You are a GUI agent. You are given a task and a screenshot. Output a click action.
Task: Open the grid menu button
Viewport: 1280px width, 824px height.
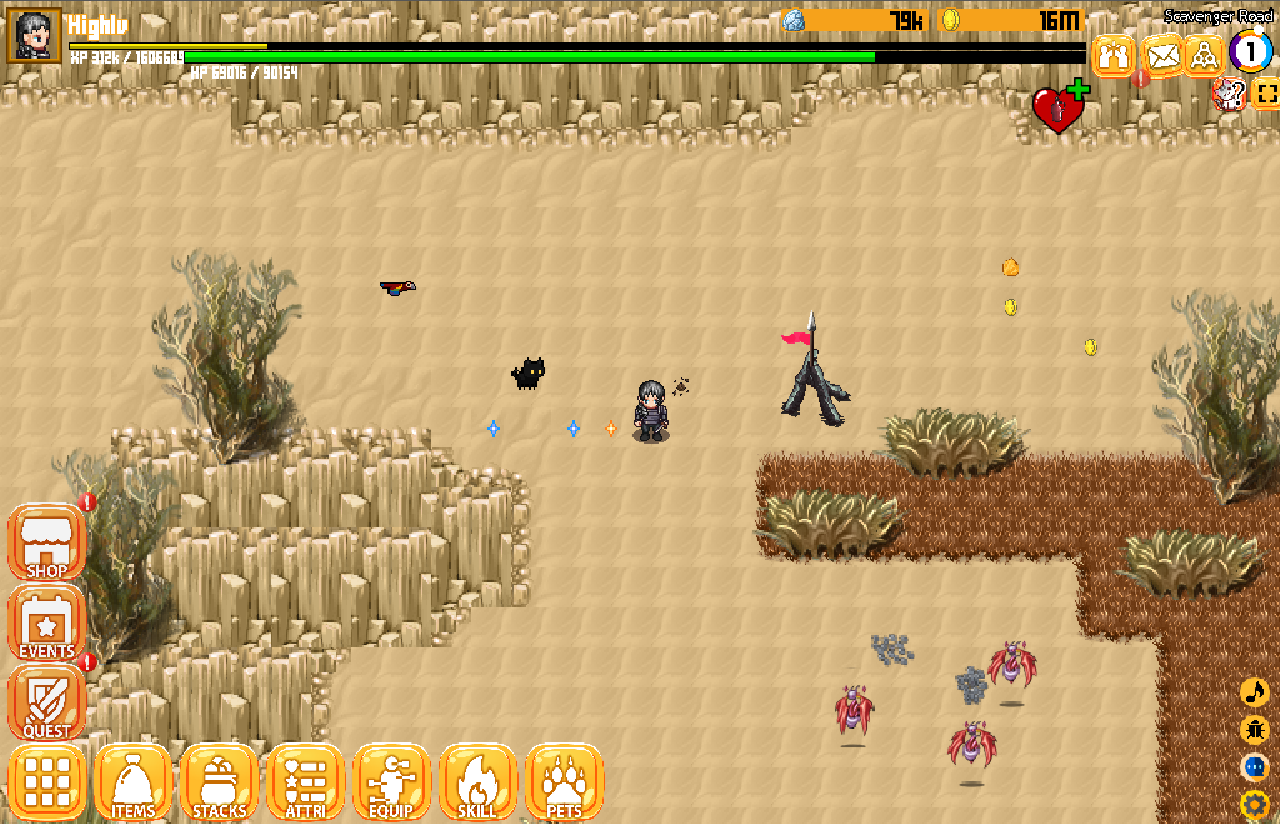(x=47, y=782)
